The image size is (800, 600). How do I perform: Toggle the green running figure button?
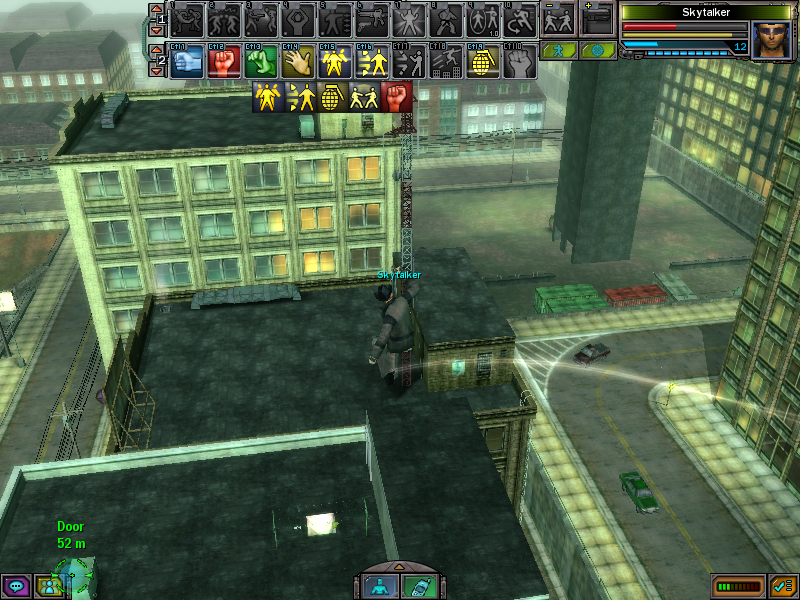[x=558, y=50]
